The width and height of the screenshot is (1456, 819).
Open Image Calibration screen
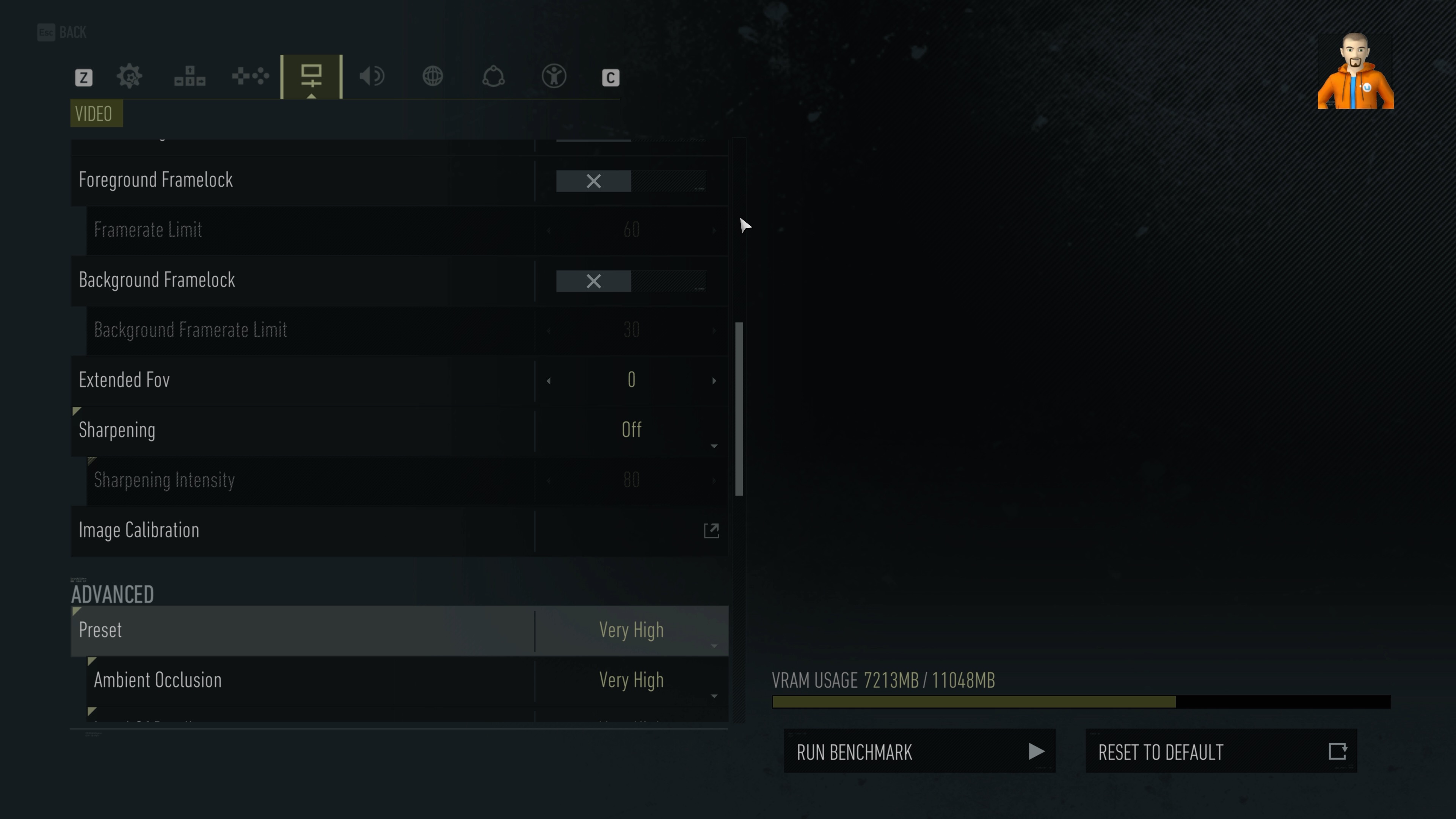pyautogui.click(x=711, y=531)
